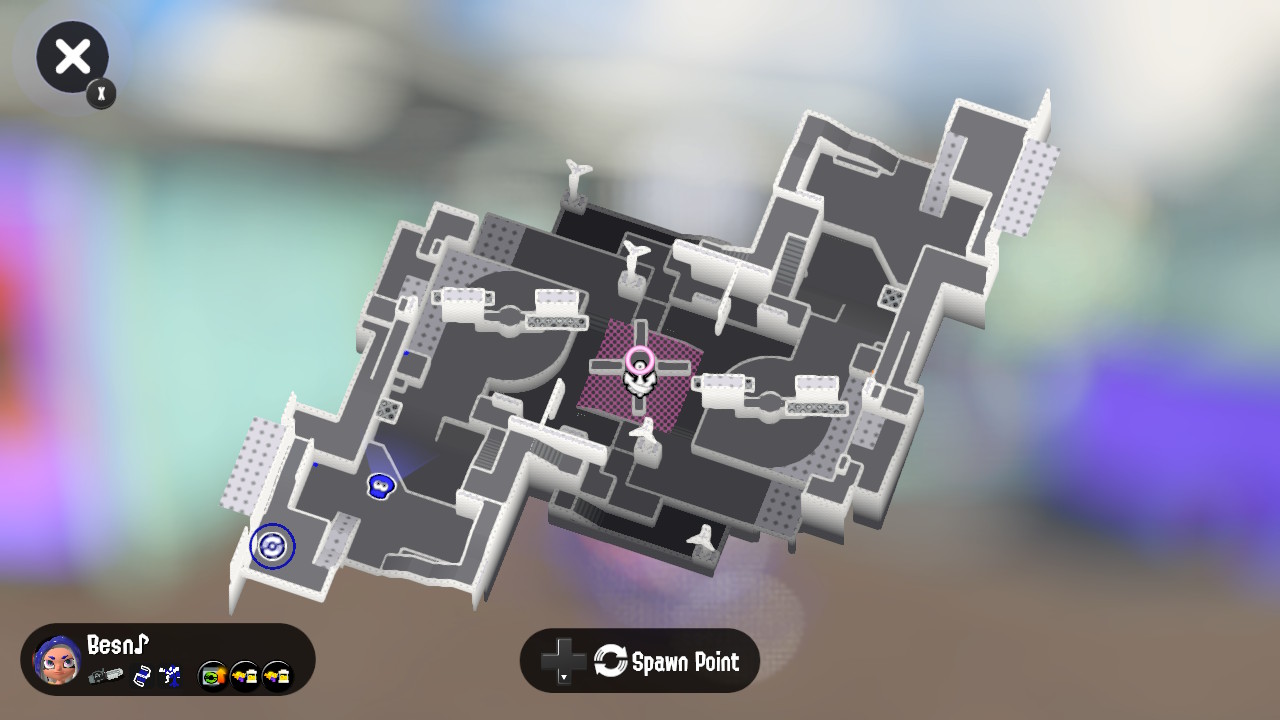Viewport: 1280px width, 720px height.
Task: Select the skull player marker at map center
Action: [x=639, y=380]
